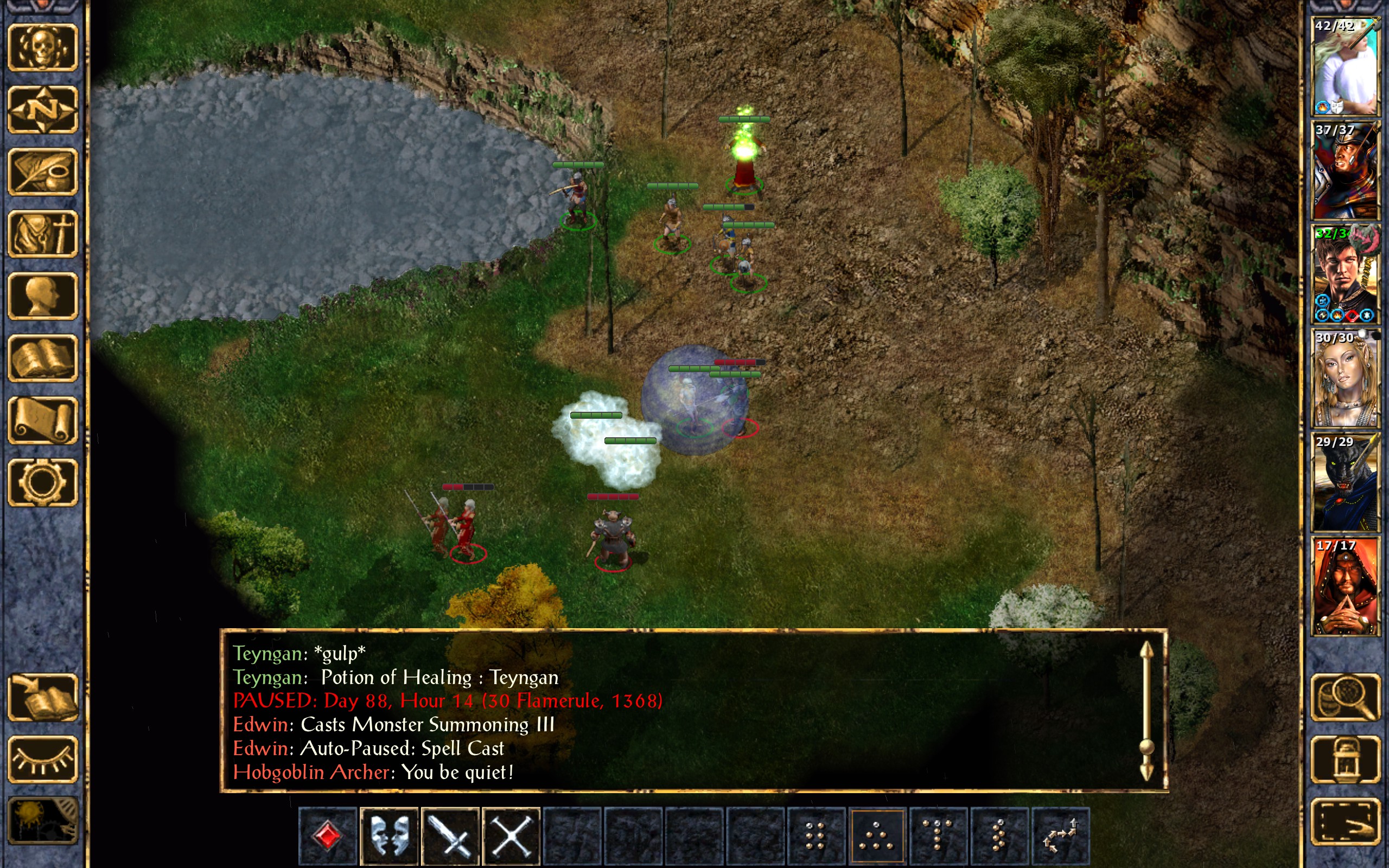1389x868 pixels.
Task: Click the red gem guard action button
Action: tap(328, 836)
